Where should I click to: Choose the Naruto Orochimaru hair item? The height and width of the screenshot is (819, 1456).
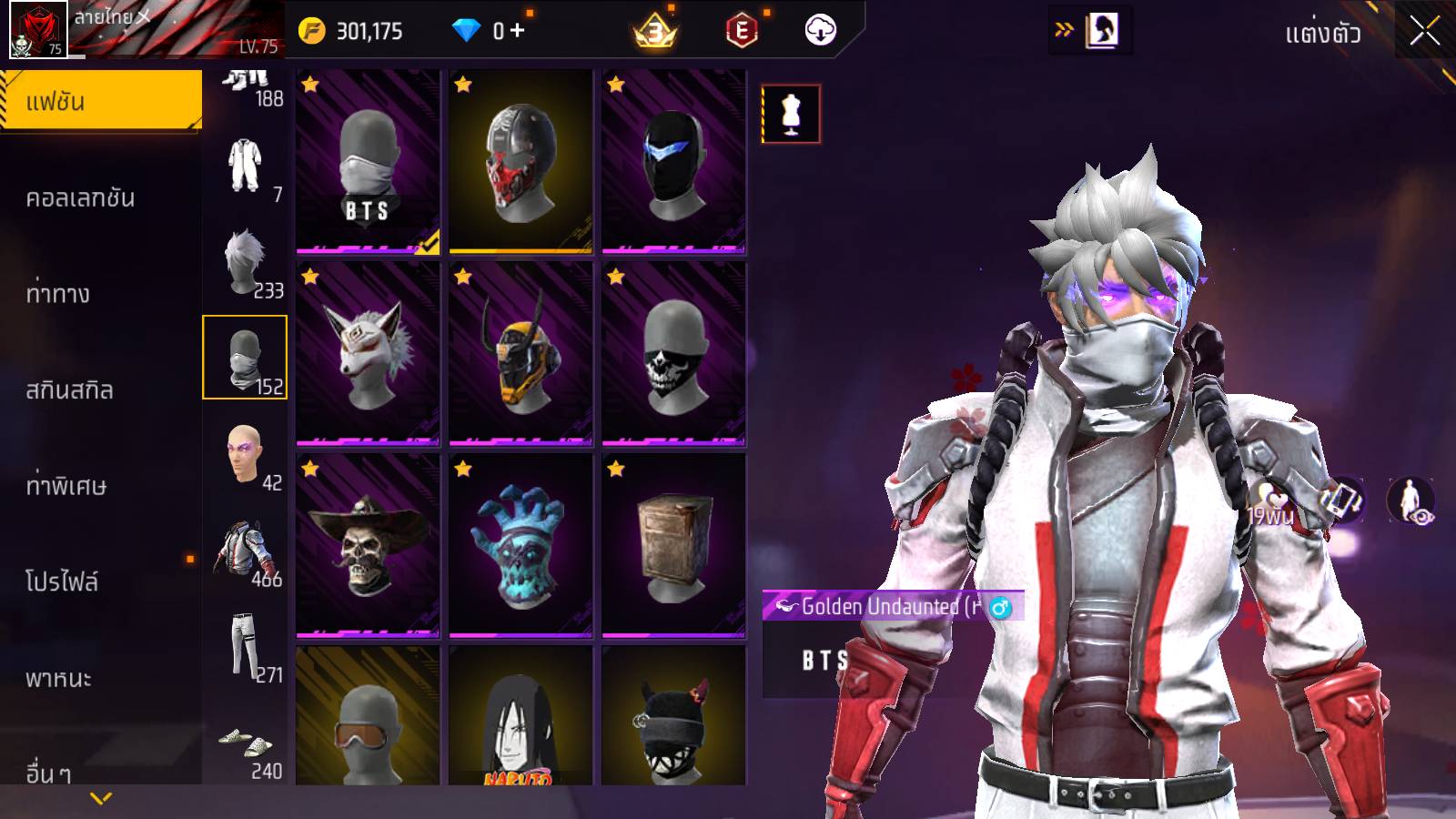[x=521, y=716]
